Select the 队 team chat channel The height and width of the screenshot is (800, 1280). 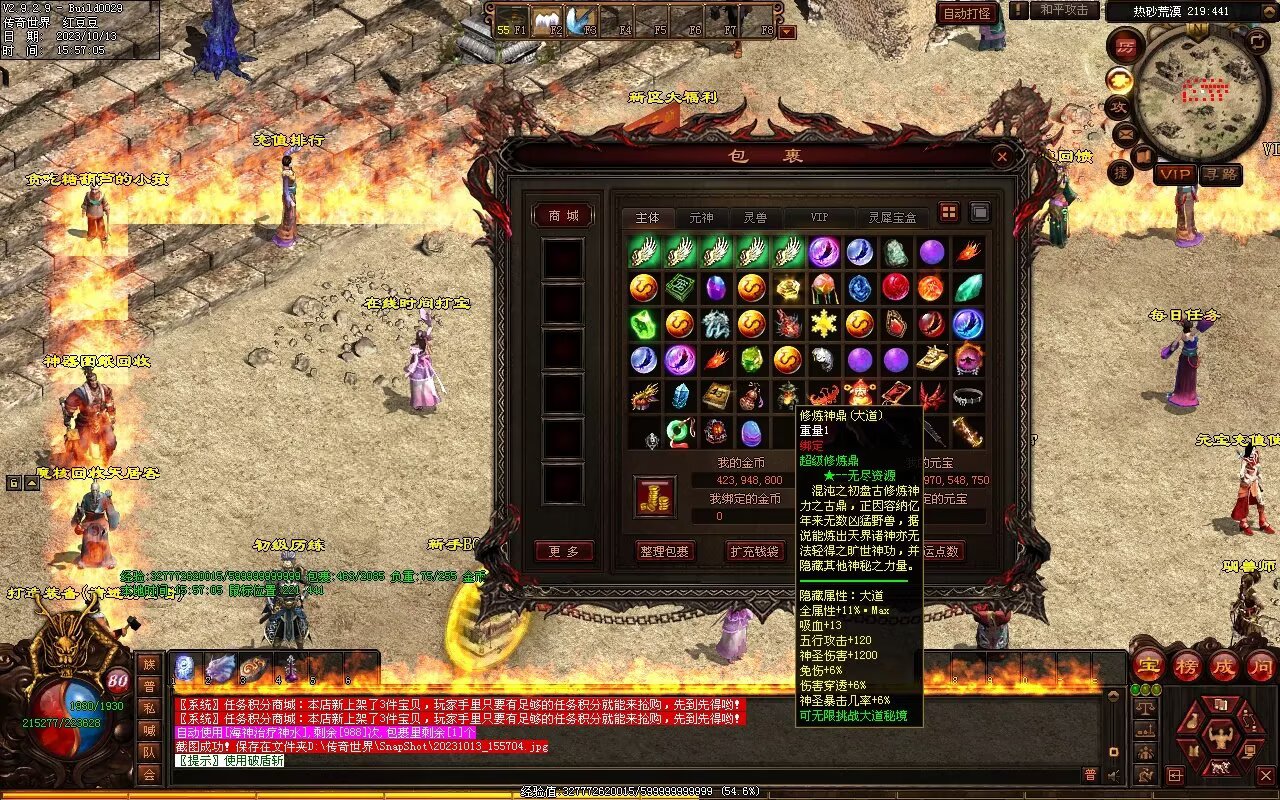coord(149,752)
